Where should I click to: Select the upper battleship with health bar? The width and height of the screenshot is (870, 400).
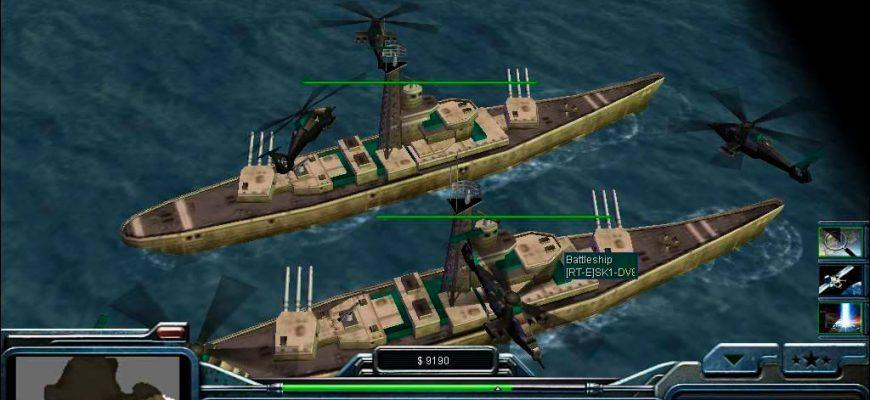click(x=400, y=160)
